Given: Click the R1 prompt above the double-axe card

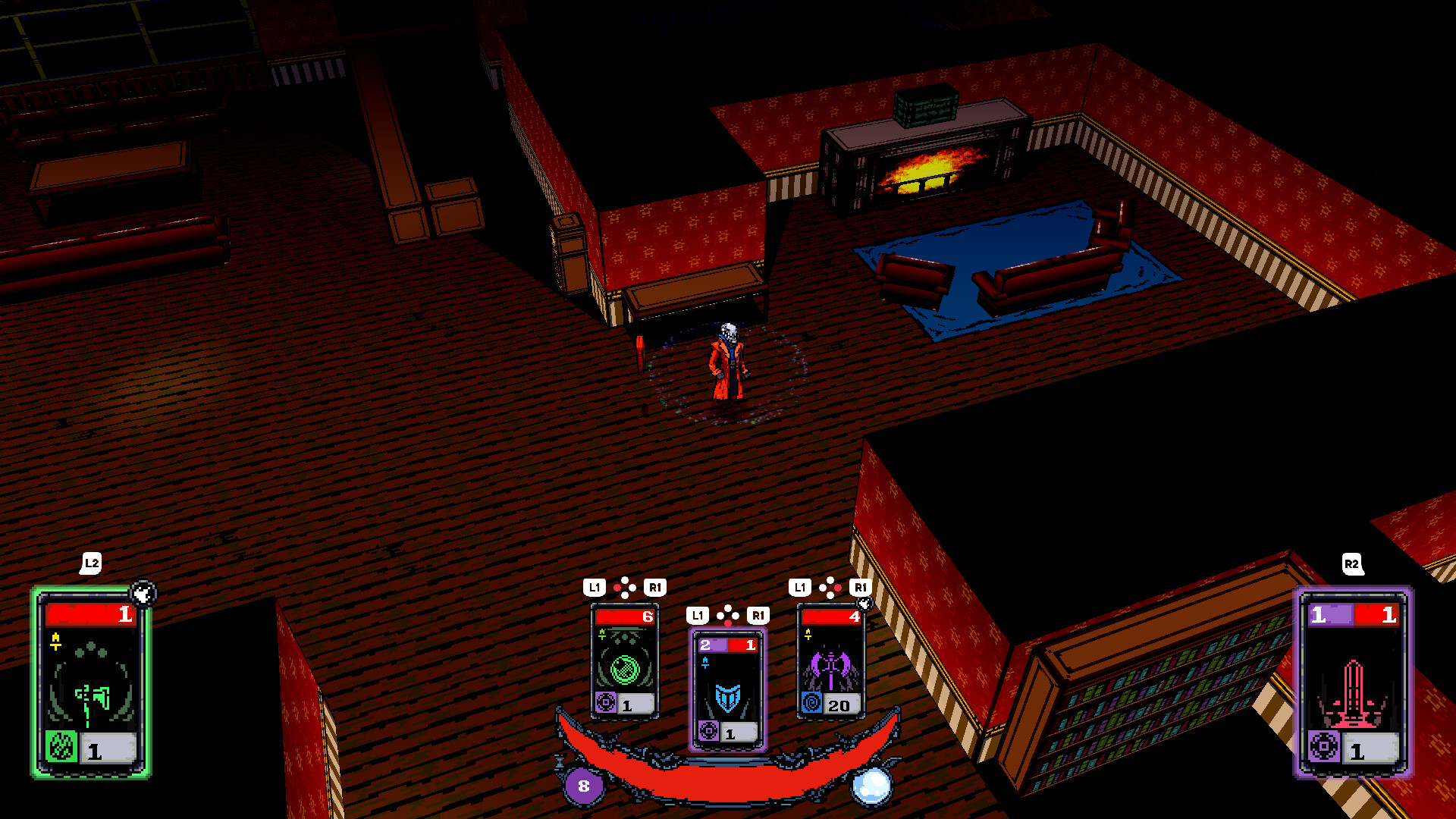Looking at the screenshot, I should 859,588.
